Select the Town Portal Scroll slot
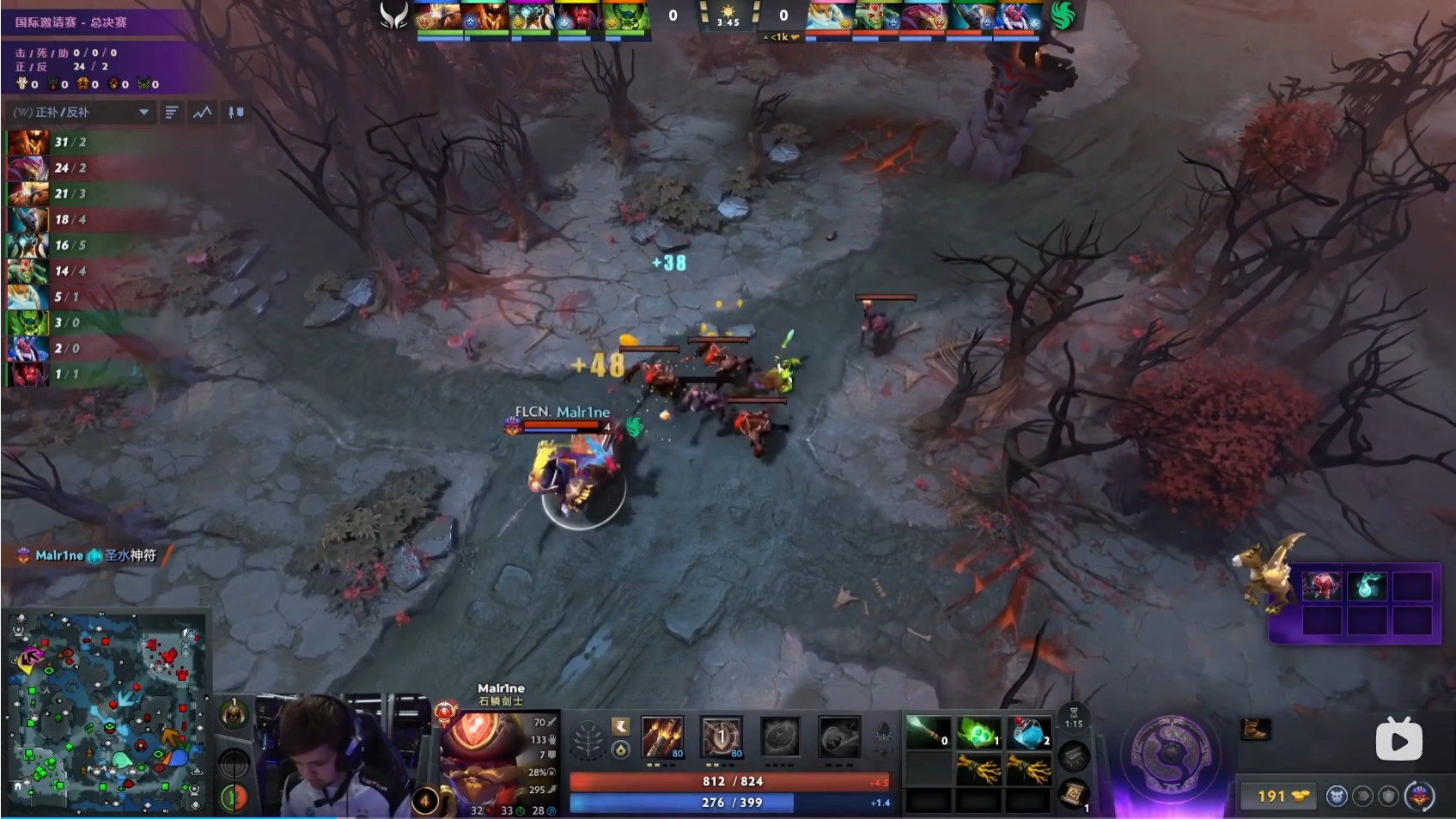This screenshot has width=1456, height=819. [x=1074, y=792]
